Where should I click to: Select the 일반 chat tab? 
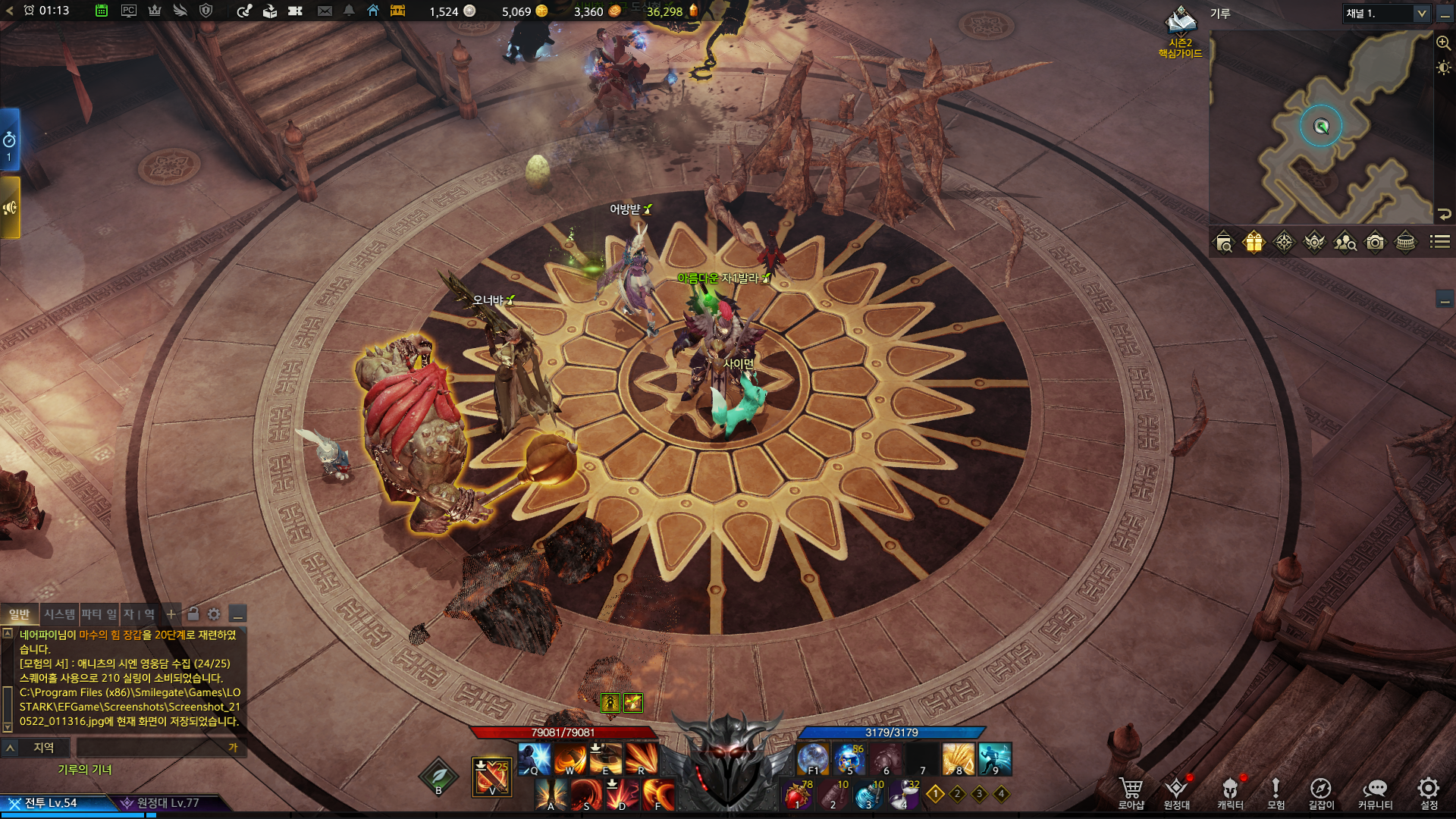19,614
